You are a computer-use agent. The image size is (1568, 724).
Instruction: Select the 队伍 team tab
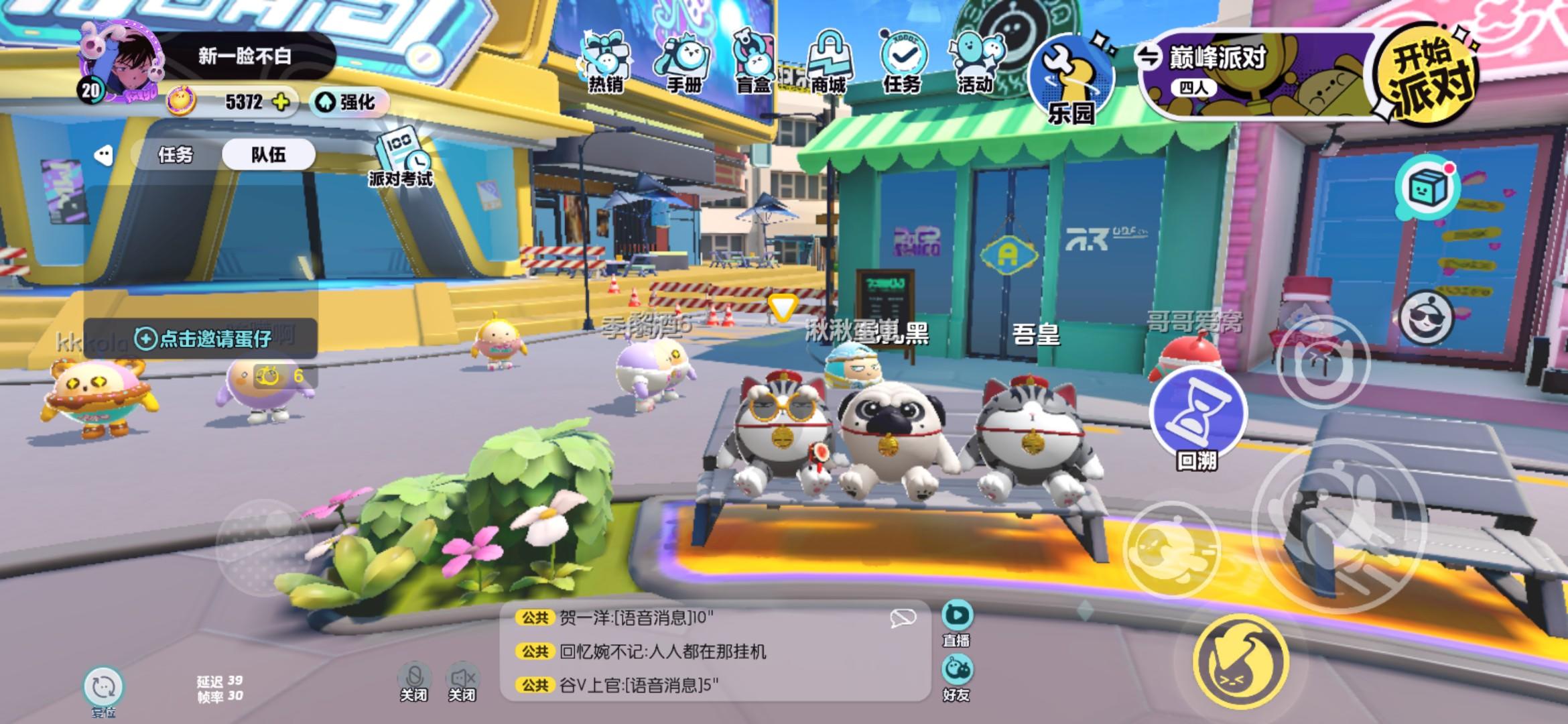[271, 155]
